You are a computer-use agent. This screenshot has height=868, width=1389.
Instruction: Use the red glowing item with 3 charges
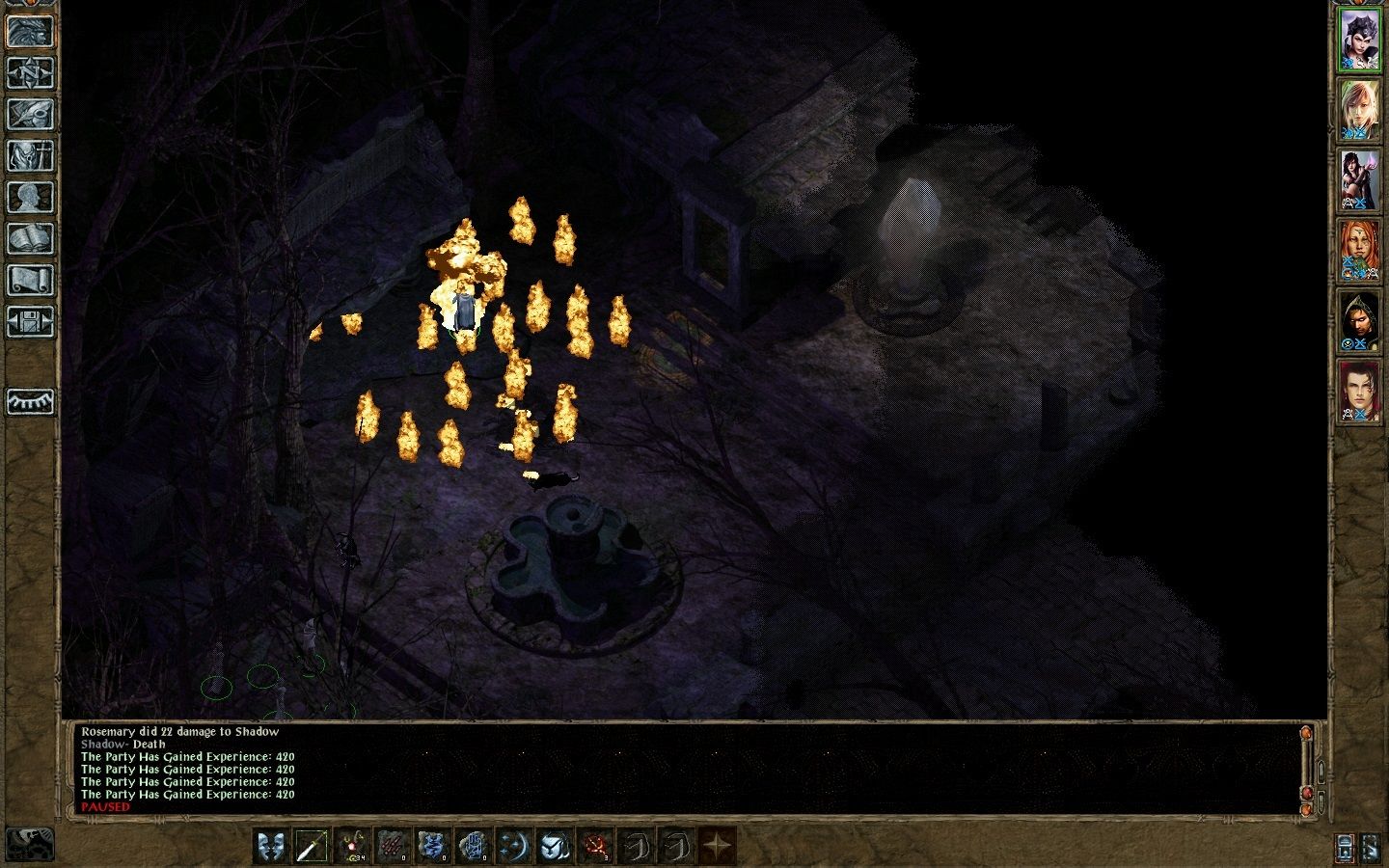coord(594,847)
